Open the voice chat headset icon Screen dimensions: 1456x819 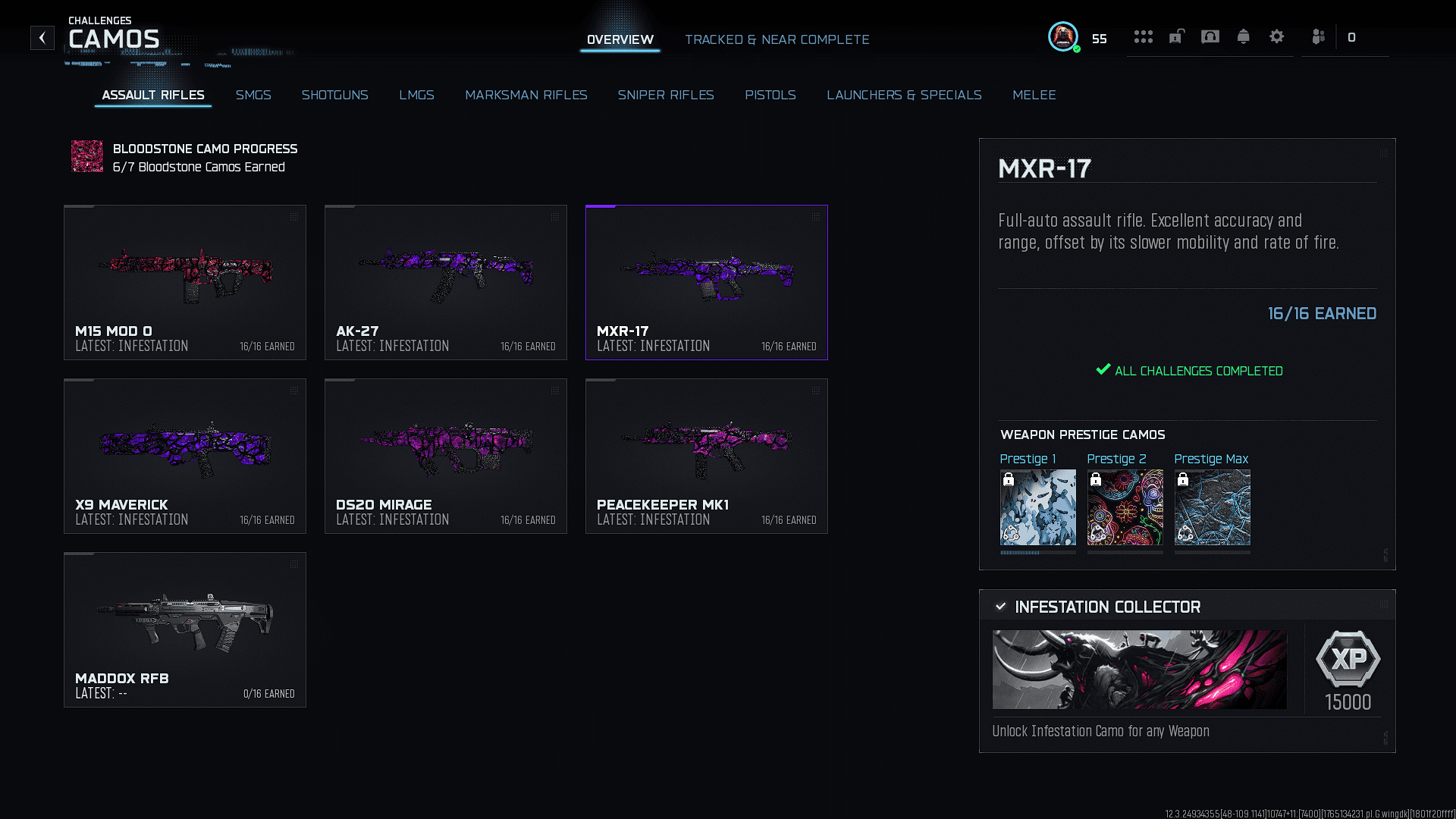[x=1210, y=36]
